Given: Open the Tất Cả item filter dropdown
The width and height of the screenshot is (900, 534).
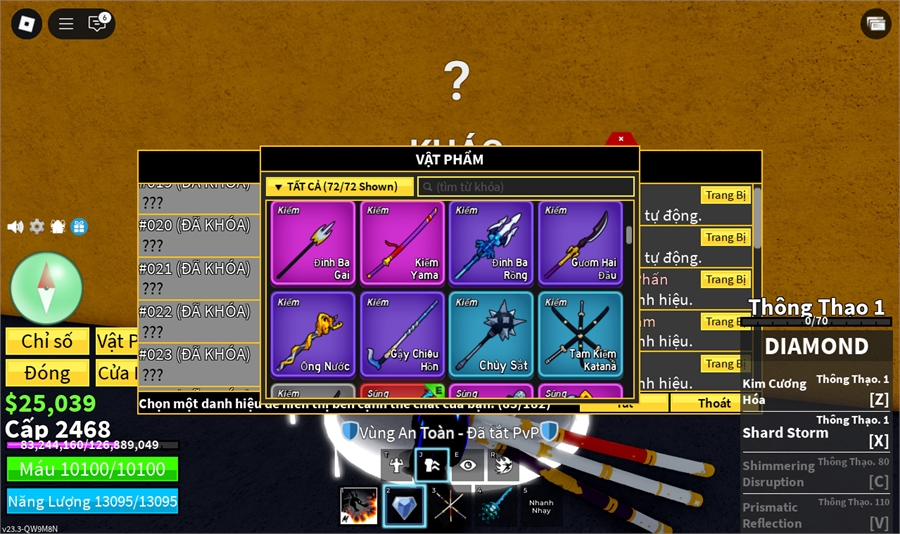Looking at the screenshot, I should point(339,187).
